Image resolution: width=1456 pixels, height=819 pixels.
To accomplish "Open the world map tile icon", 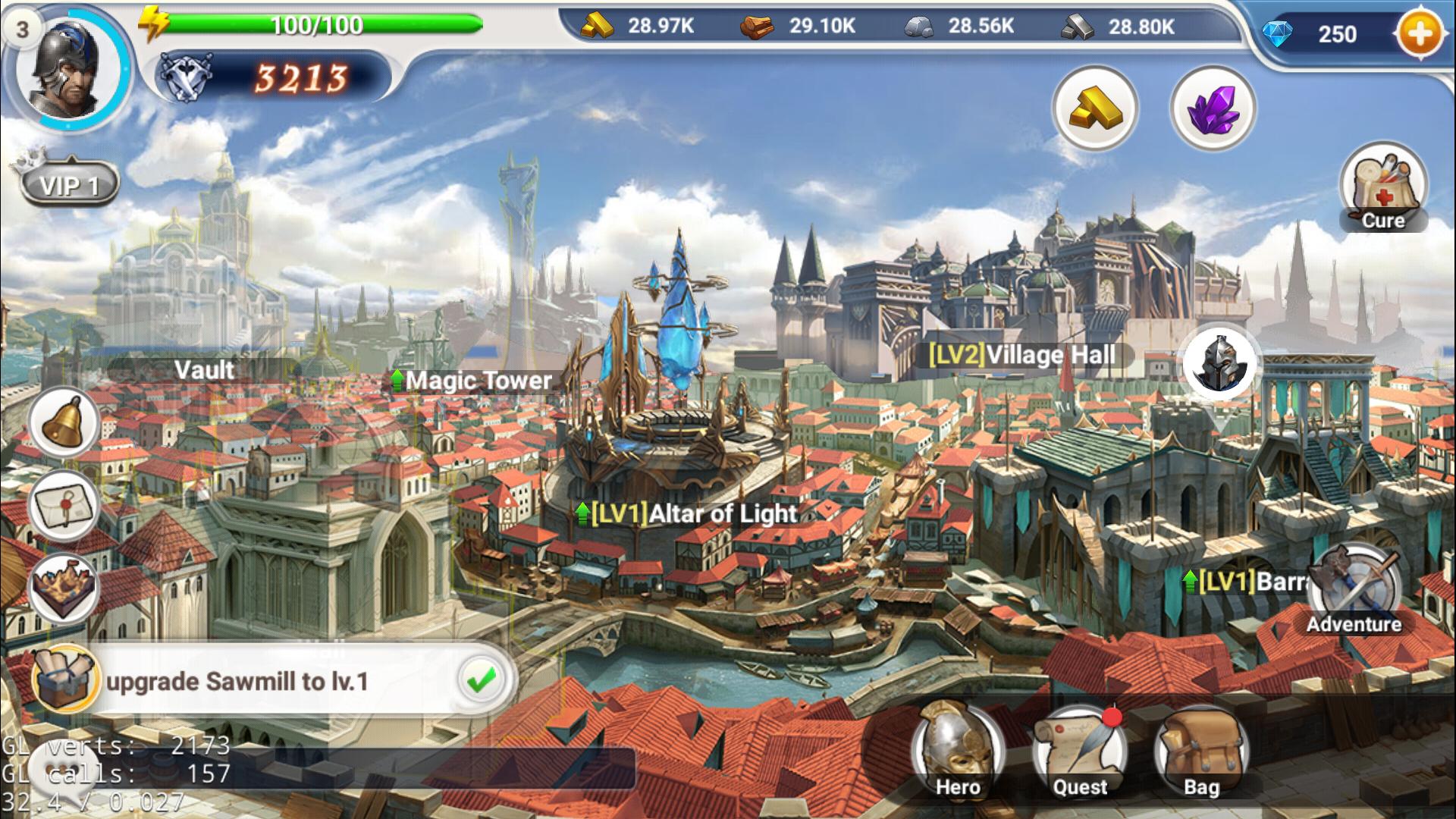I will [64, 588].
